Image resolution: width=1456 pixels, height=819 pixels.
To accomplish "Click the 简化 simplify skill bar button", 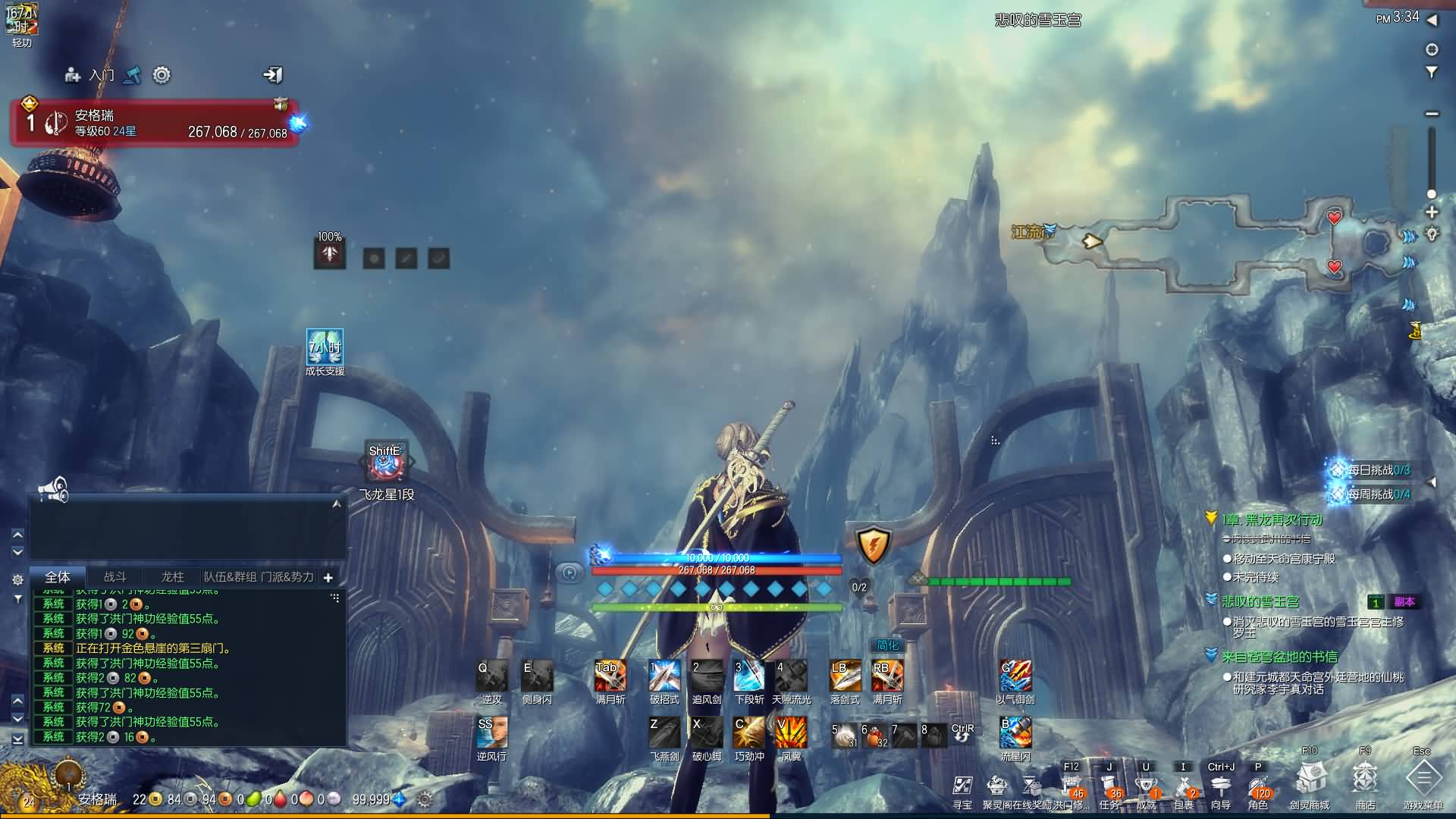I will (x=887, y=645).
